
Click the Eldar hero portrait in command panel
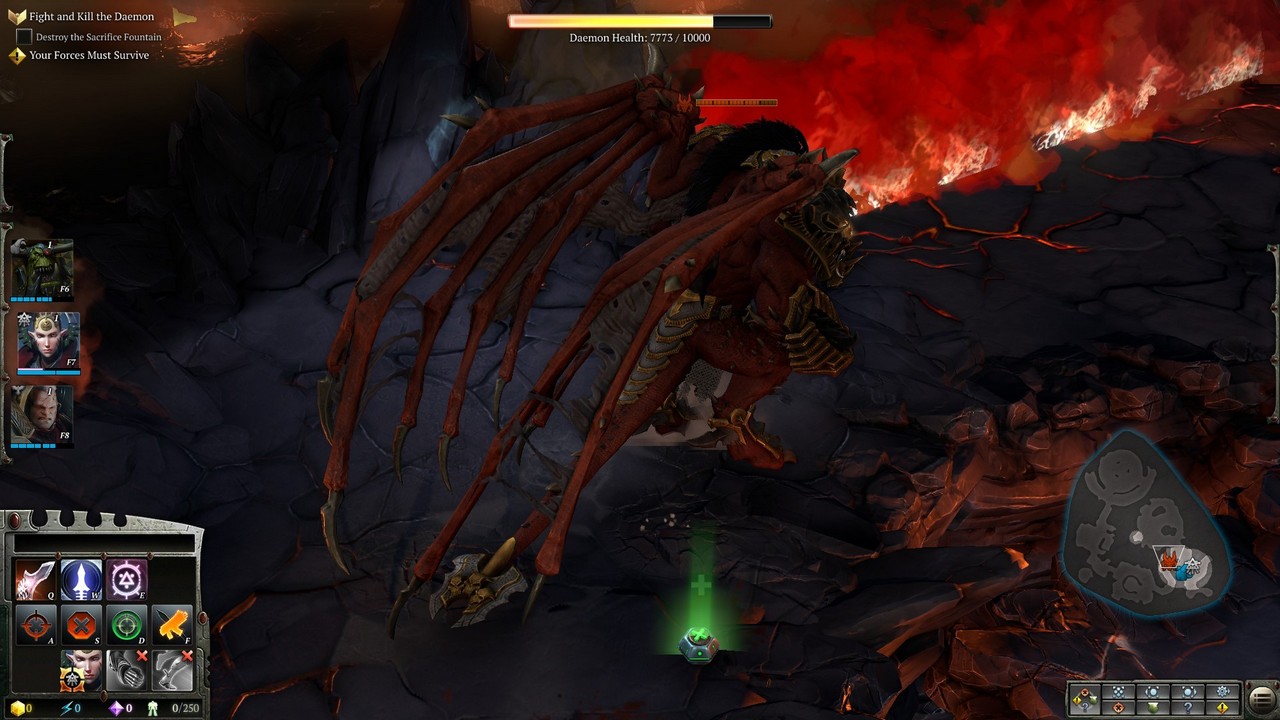point(81,670)
